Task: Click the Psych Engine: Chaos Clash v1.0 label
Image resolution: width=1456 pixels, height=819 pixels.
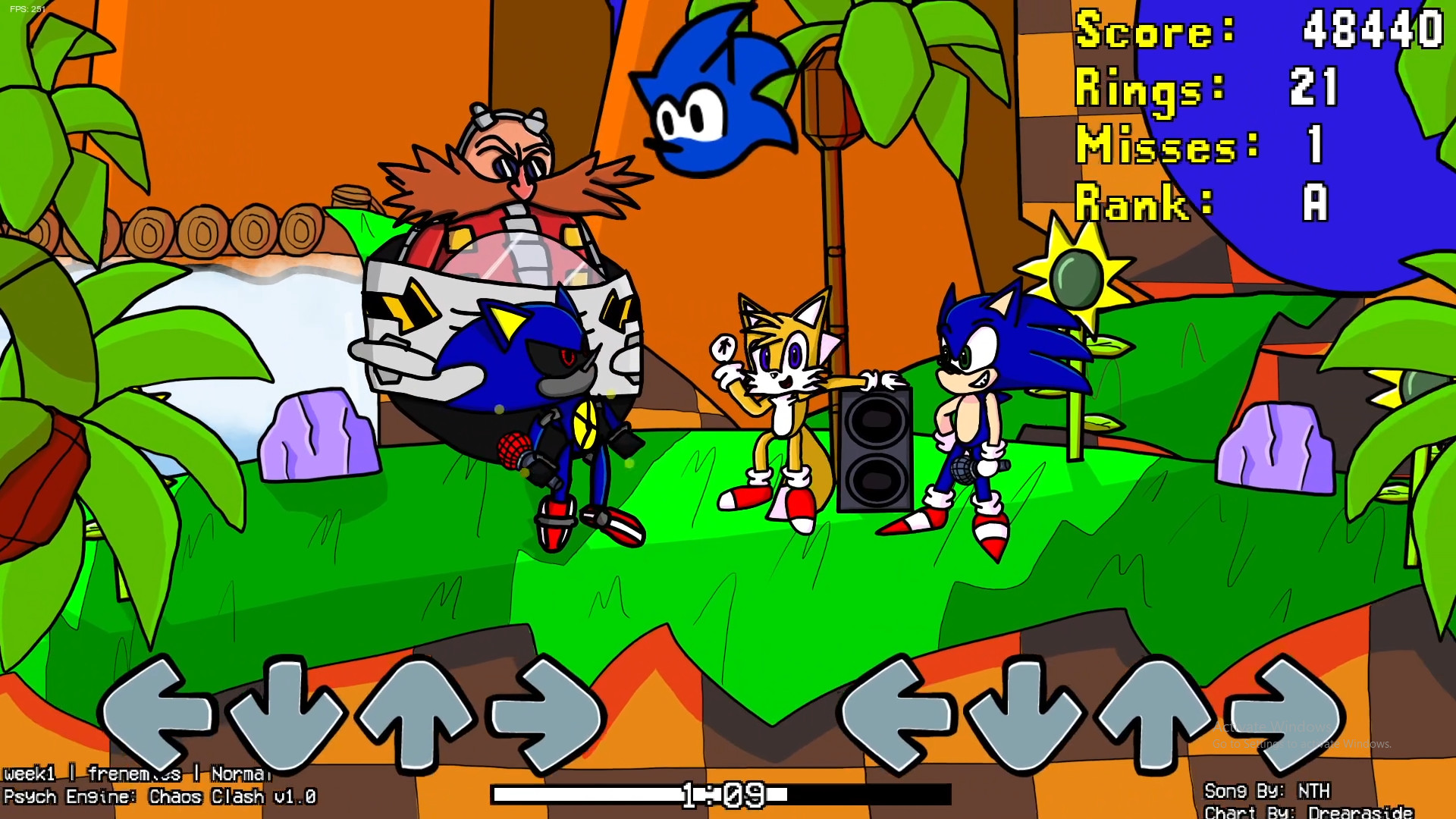Action: 159,798
